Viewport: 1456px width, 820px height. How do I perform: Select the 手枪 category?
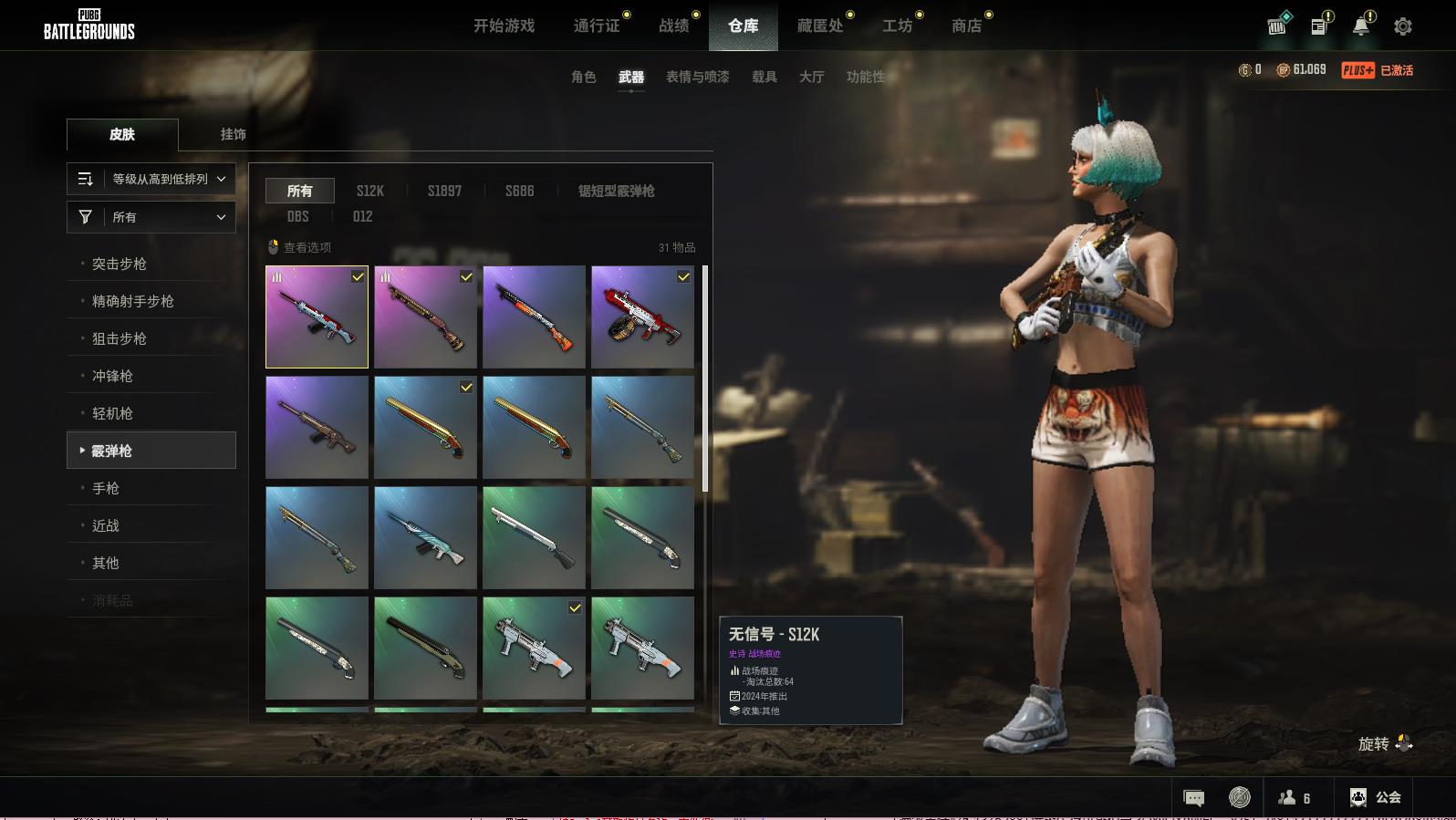[x=106, y=488]
